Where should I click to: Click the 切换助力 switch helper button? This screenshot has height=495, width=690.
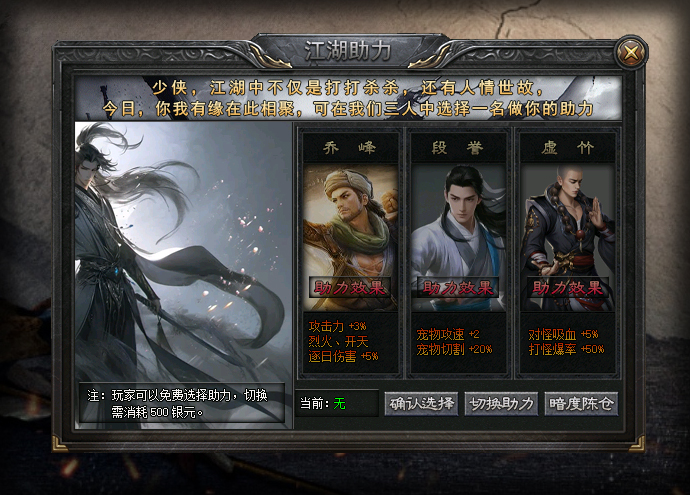[500, 403]
